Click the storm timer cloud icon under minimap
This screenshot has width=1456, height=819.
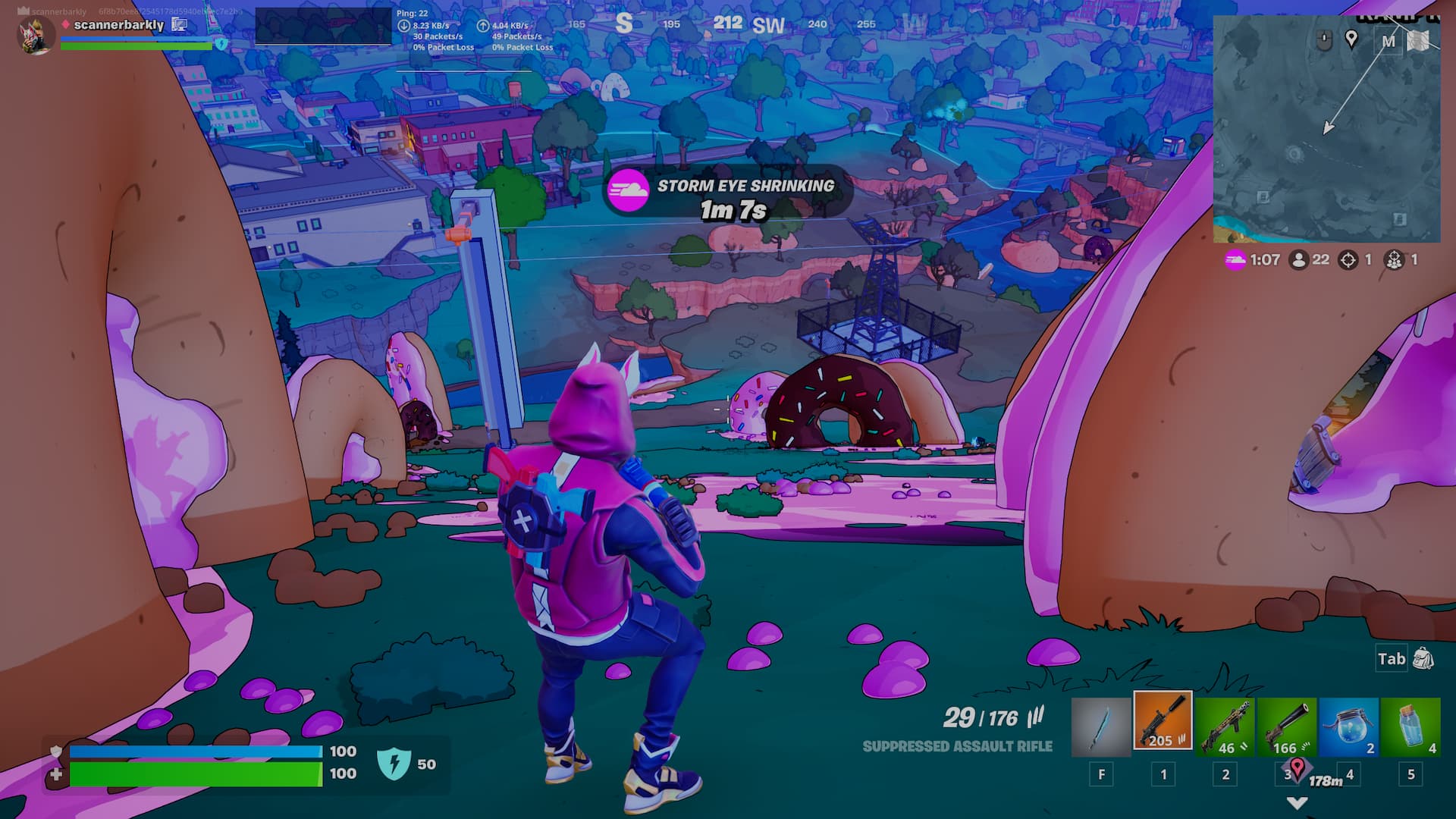pos(1235,260)
